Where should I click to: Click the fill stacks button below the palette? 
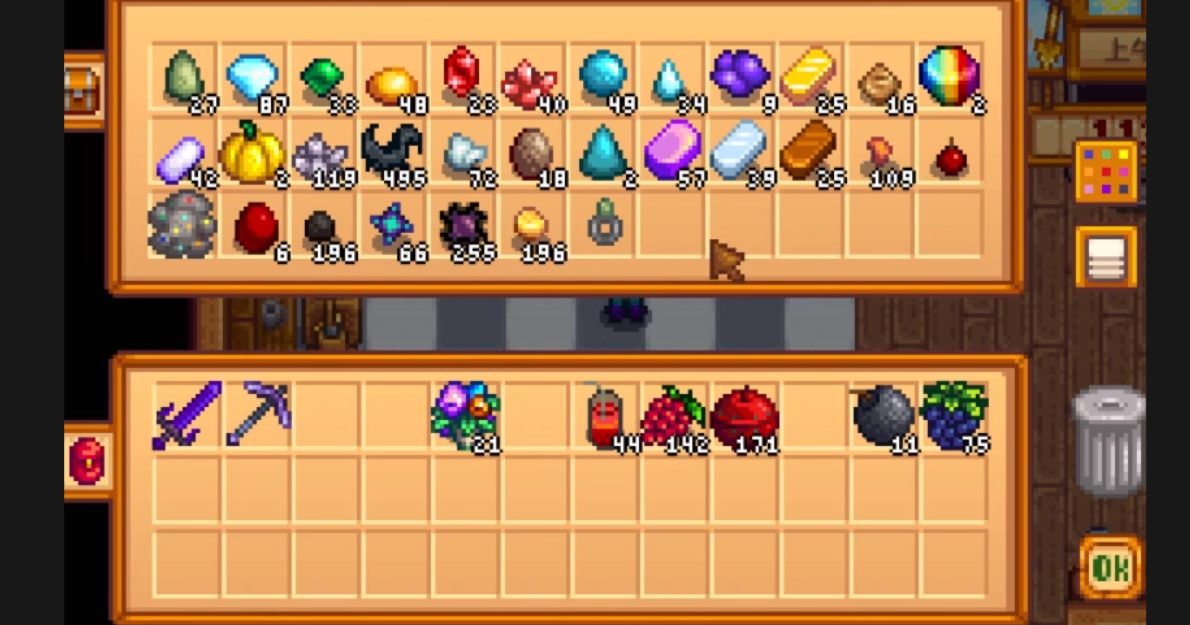tap(1106, 257)
